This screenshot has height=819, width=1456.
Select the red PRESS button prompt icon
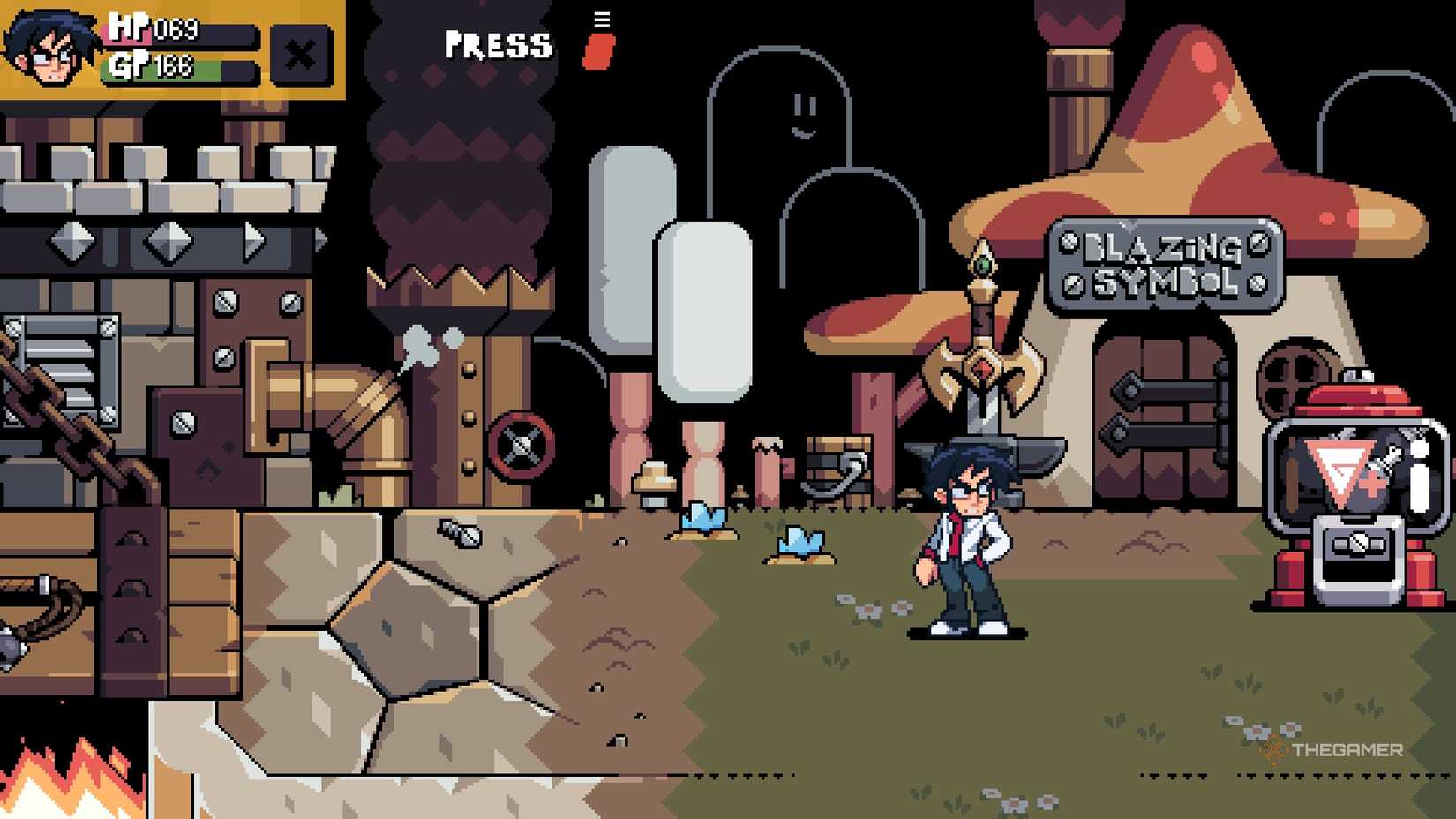(x=598, y=50)
